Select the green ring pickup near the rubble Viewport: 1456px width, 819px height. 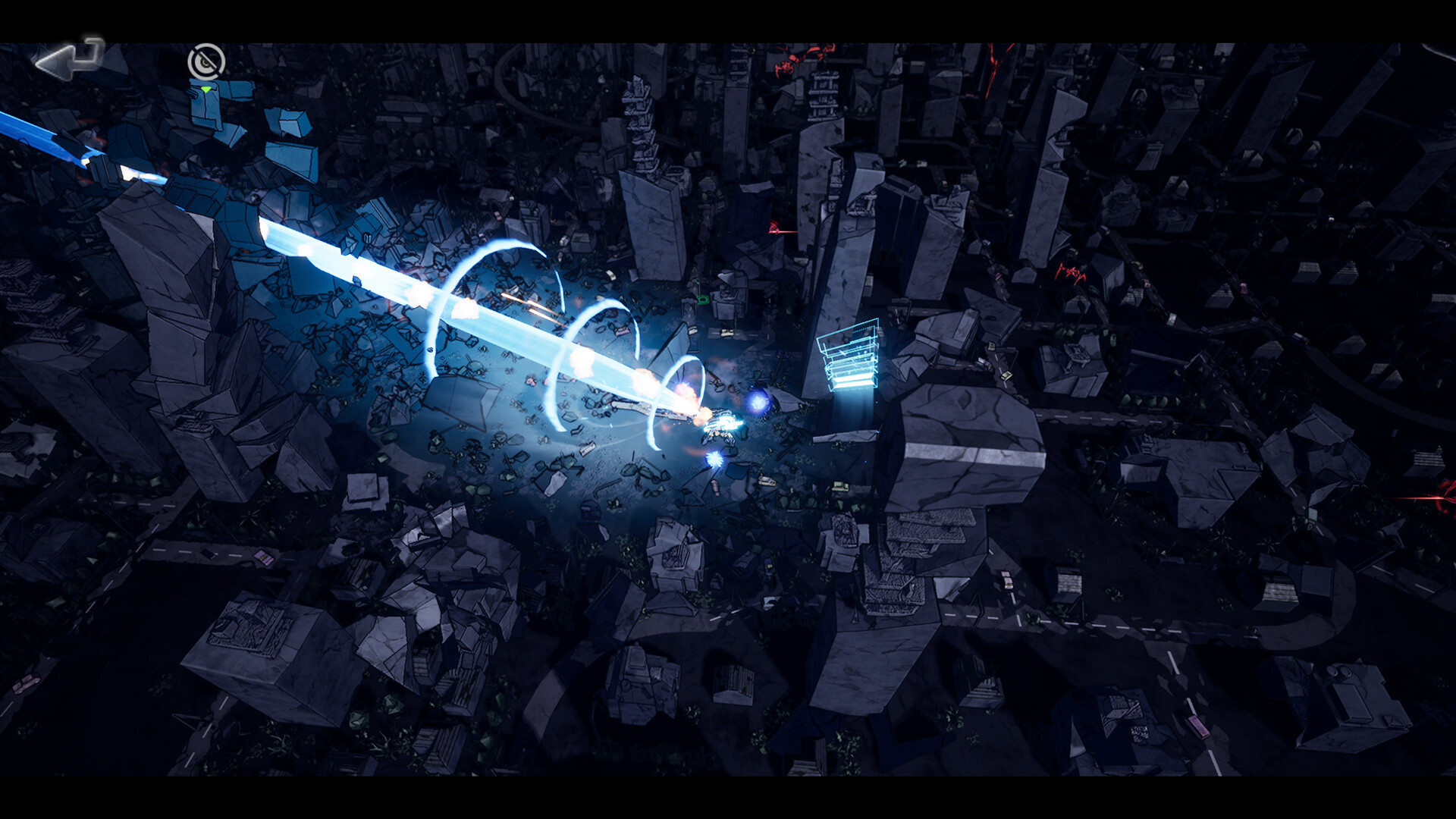click(x=702, y=299)
